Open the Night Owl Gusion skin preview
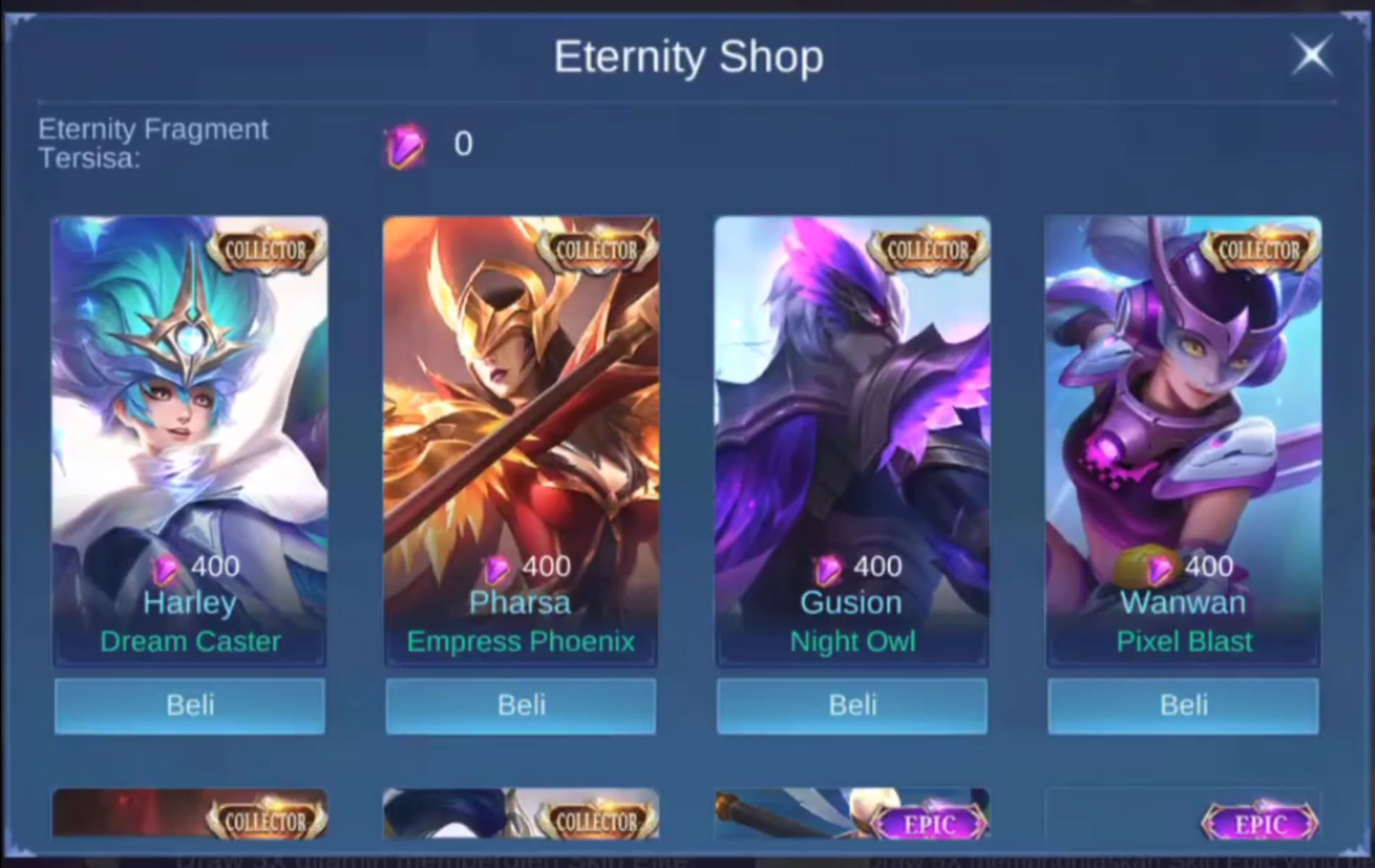The height and width of the screenshot is (868, 1375). [x=851, y=434]
